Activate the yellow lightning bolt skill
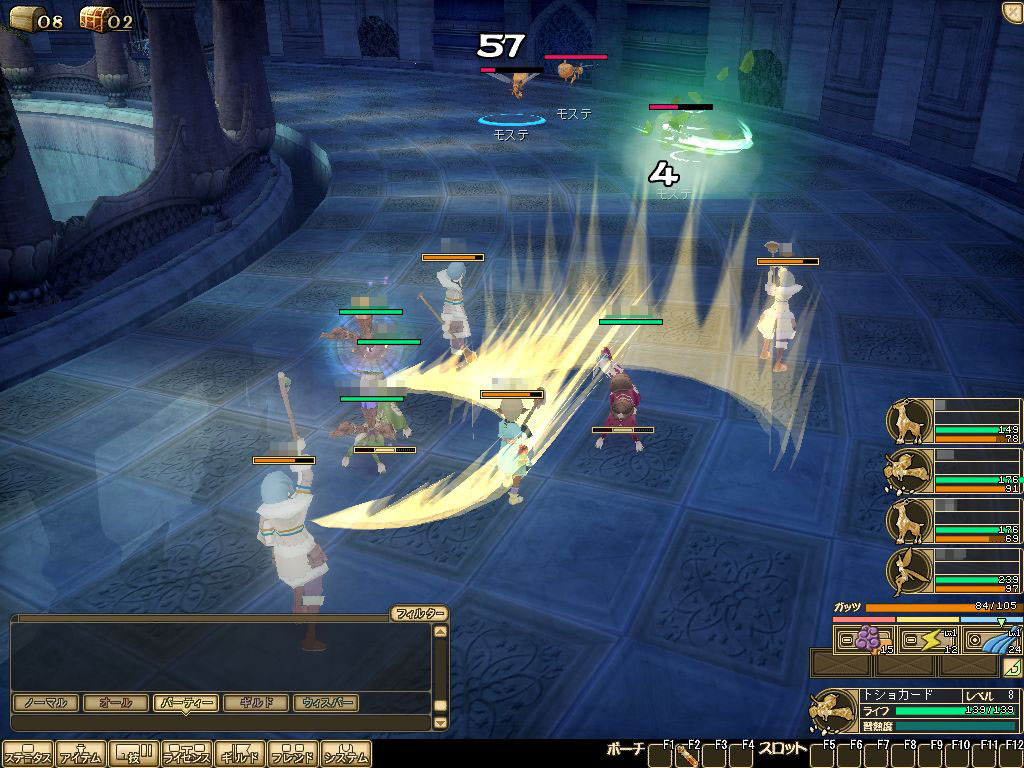This screenshot has height=768, width=1024. tap(930, 640)
